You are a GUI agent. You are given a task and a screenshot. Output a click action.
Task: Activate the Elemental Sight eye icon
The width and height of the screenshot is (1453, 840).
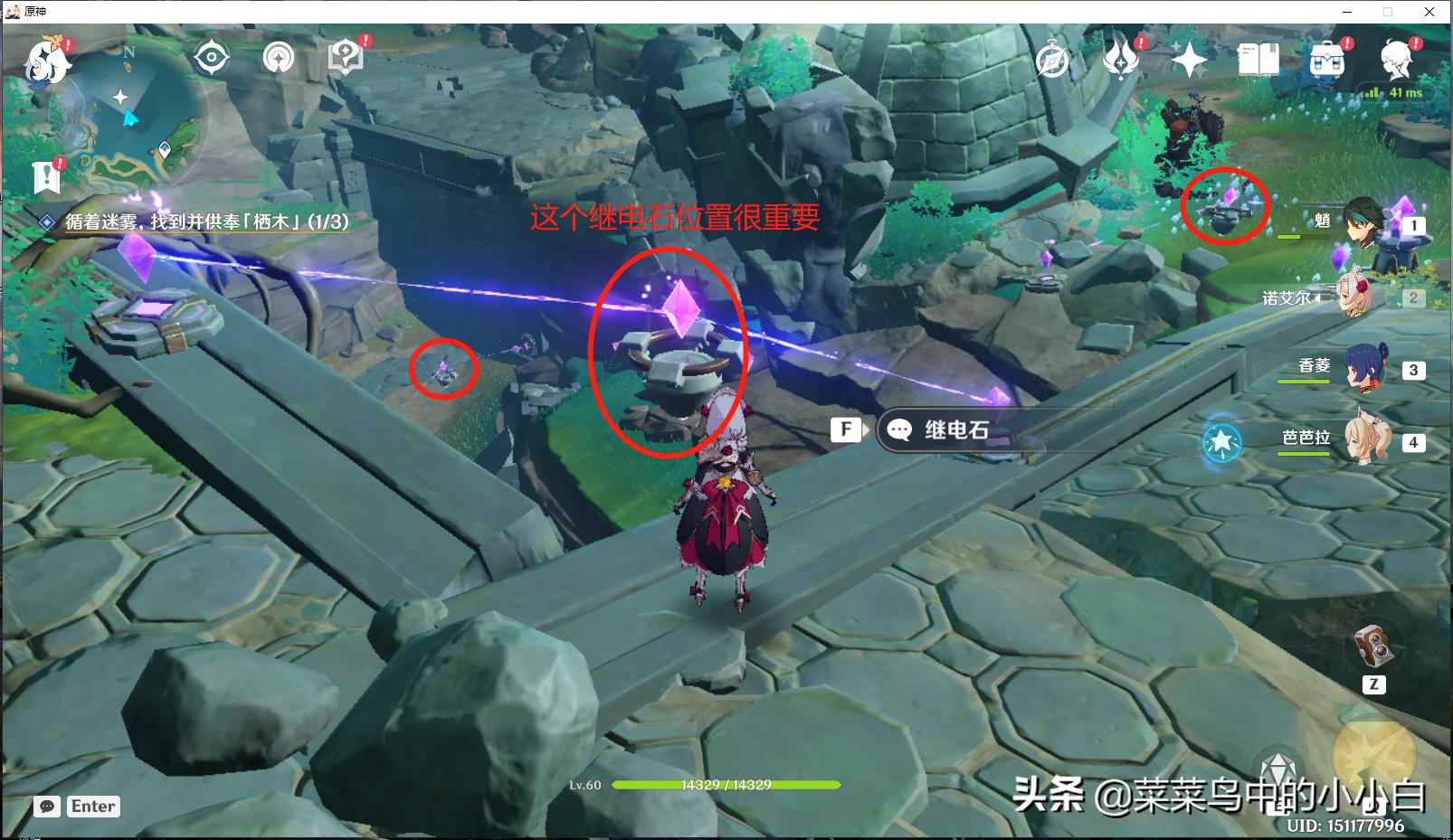pyautogui.click(x=211, y=56)
